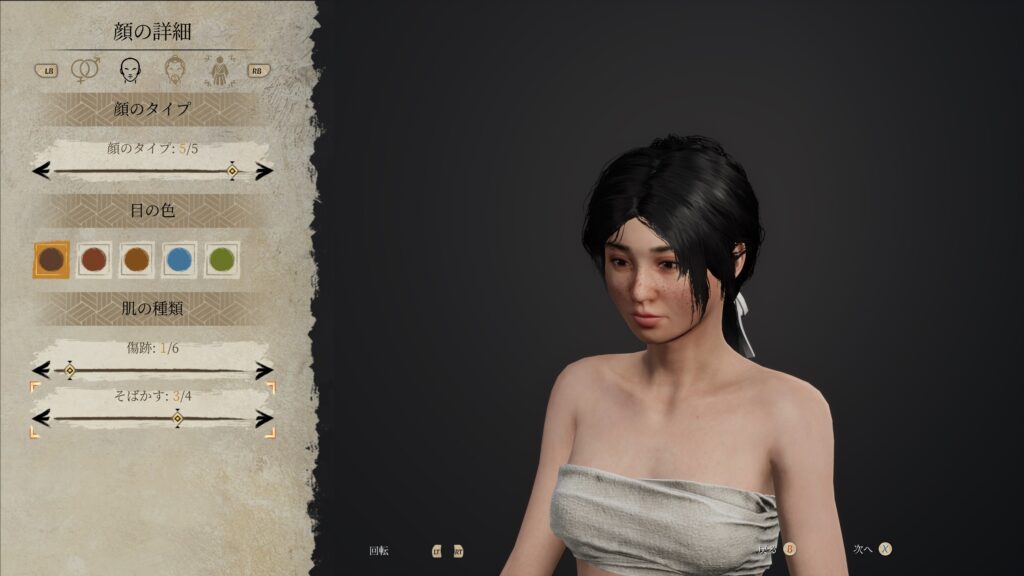Switch to the full body figure tab

click(217, 70)
